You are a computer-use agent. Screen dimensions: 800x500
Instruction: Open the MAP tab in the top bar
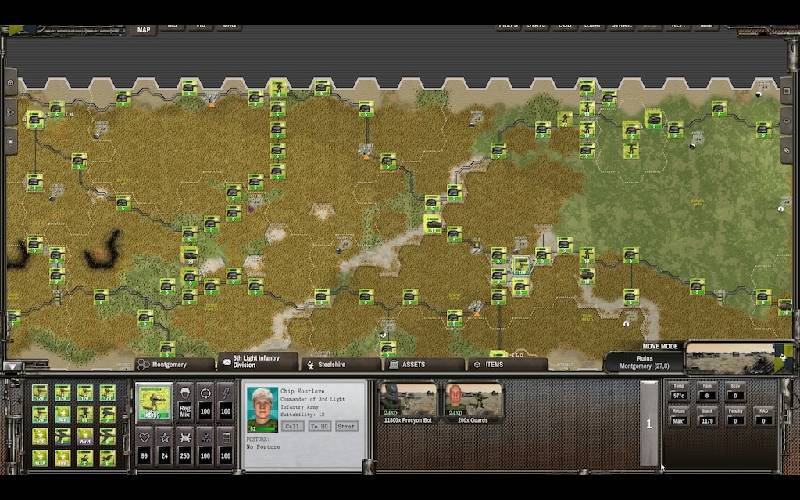click(x=144, y=29)
